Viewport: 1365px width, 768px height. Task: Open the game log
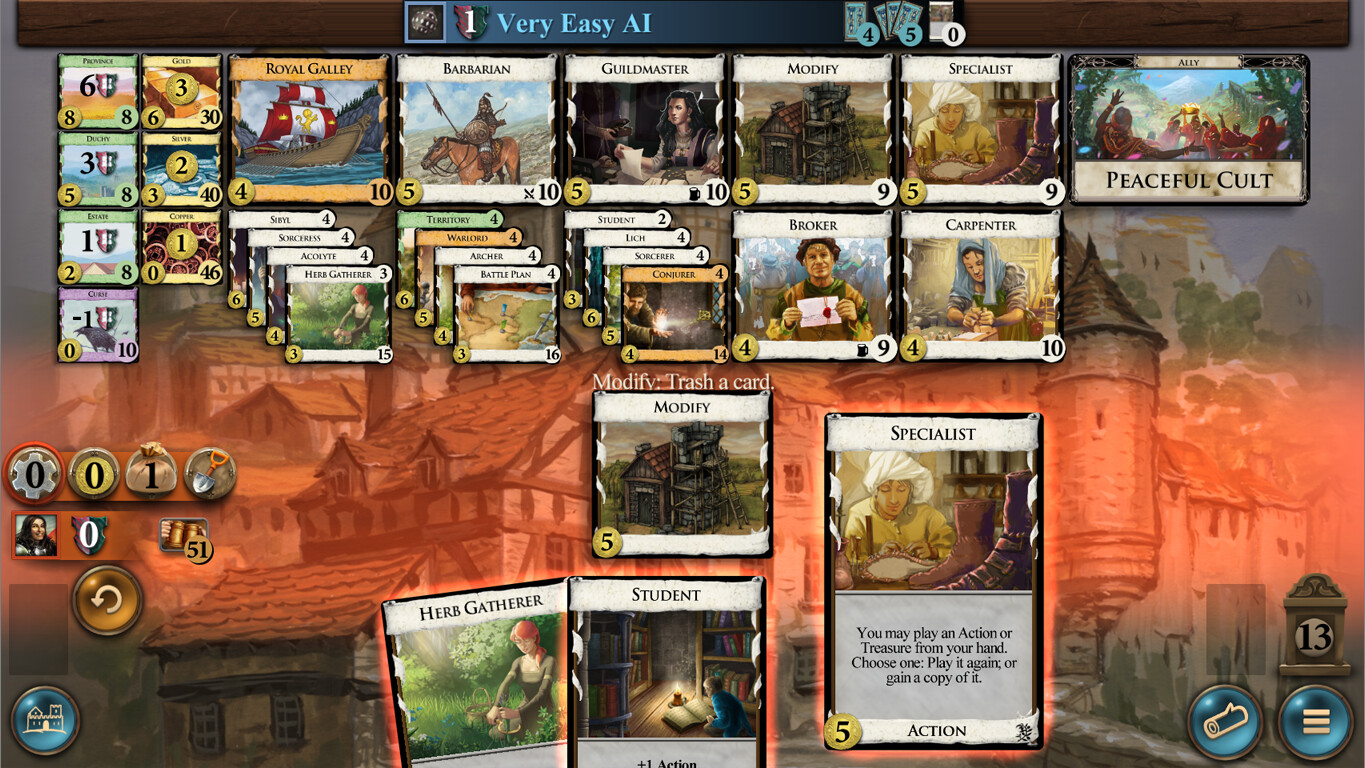tap(1225, 722)
